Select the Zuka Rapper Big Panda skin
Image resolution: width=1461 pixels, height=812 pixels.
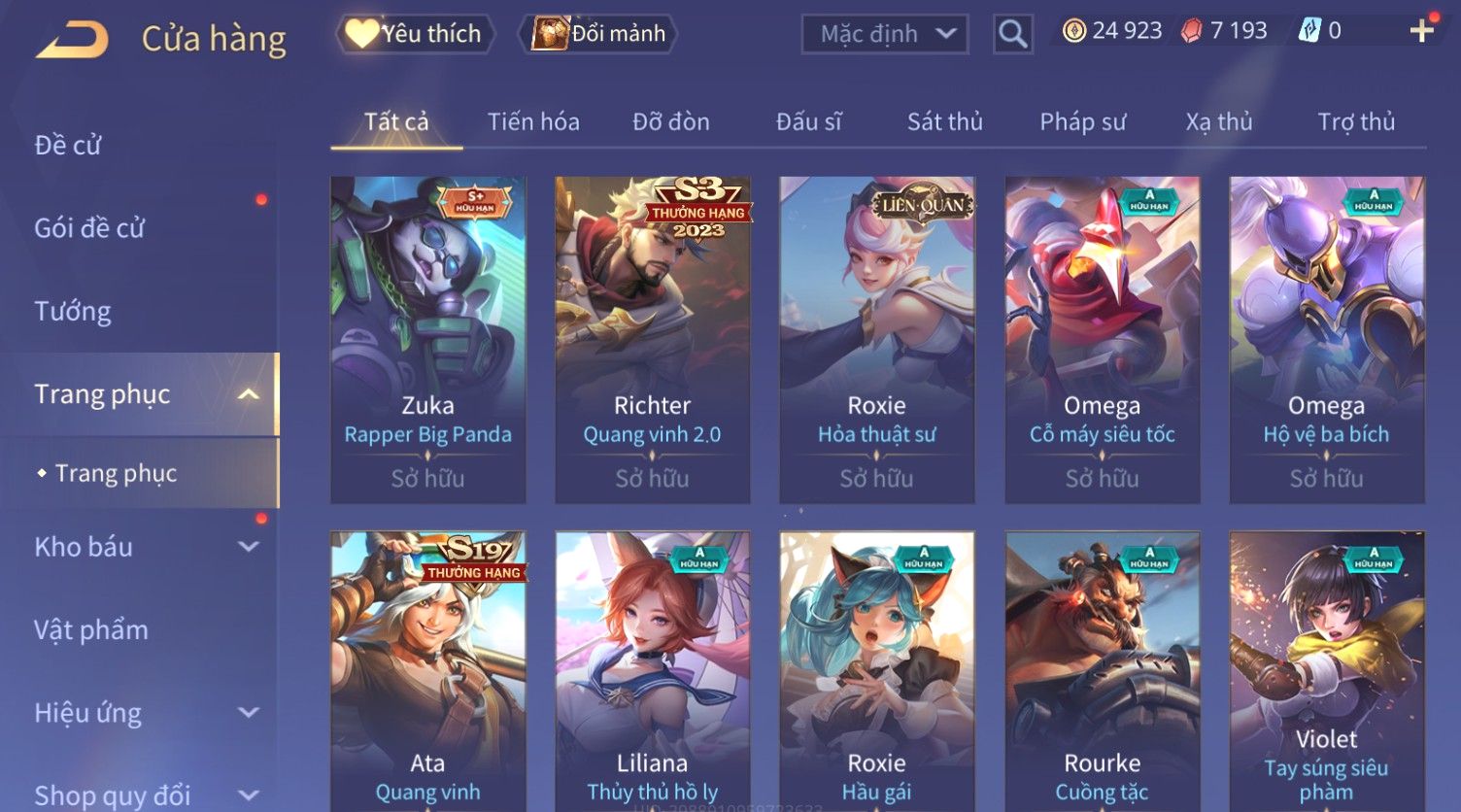click(427, 340)
